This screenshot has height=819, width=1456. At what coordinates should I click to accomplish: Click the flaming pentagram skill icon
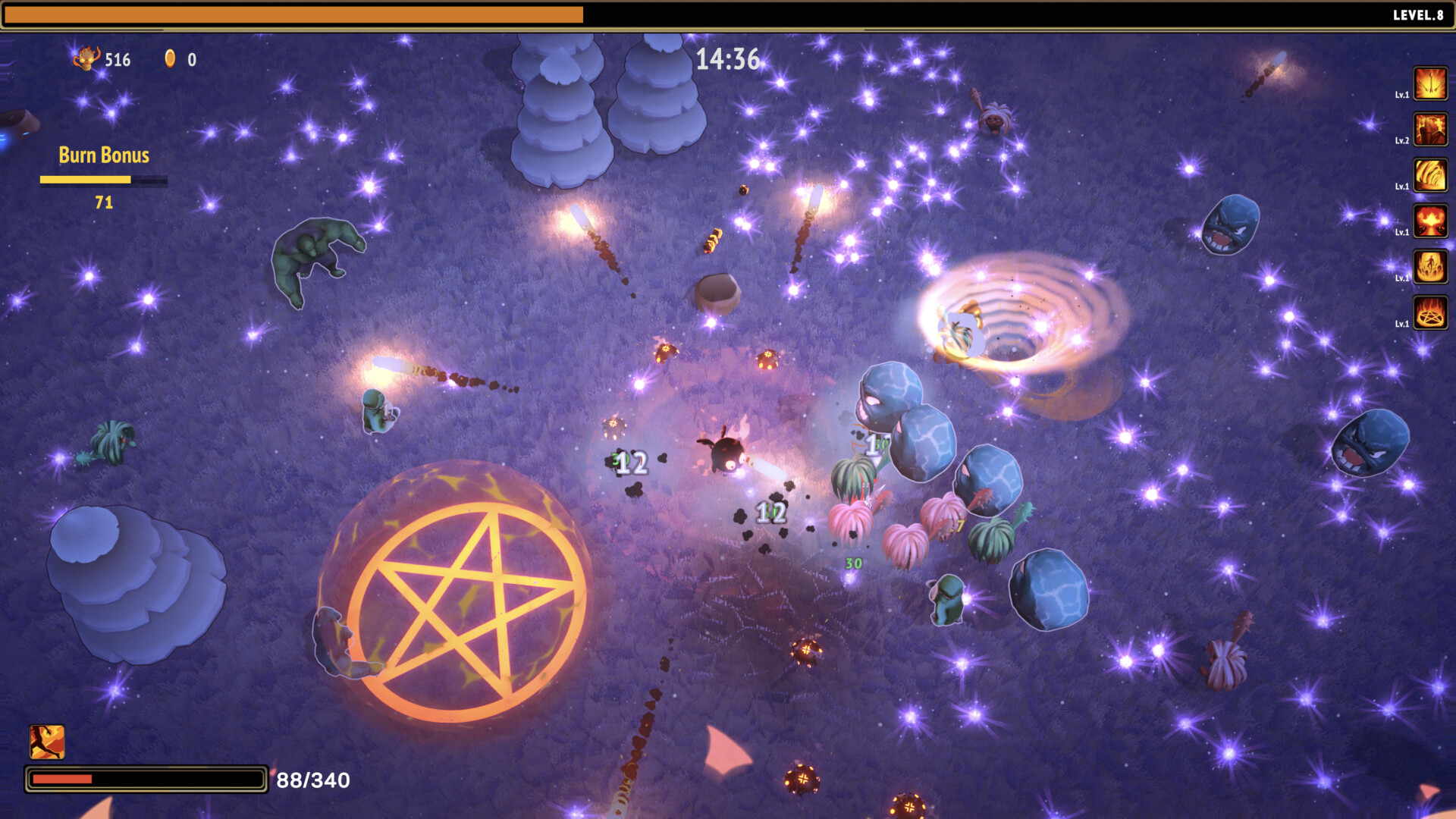(1430, 311)
